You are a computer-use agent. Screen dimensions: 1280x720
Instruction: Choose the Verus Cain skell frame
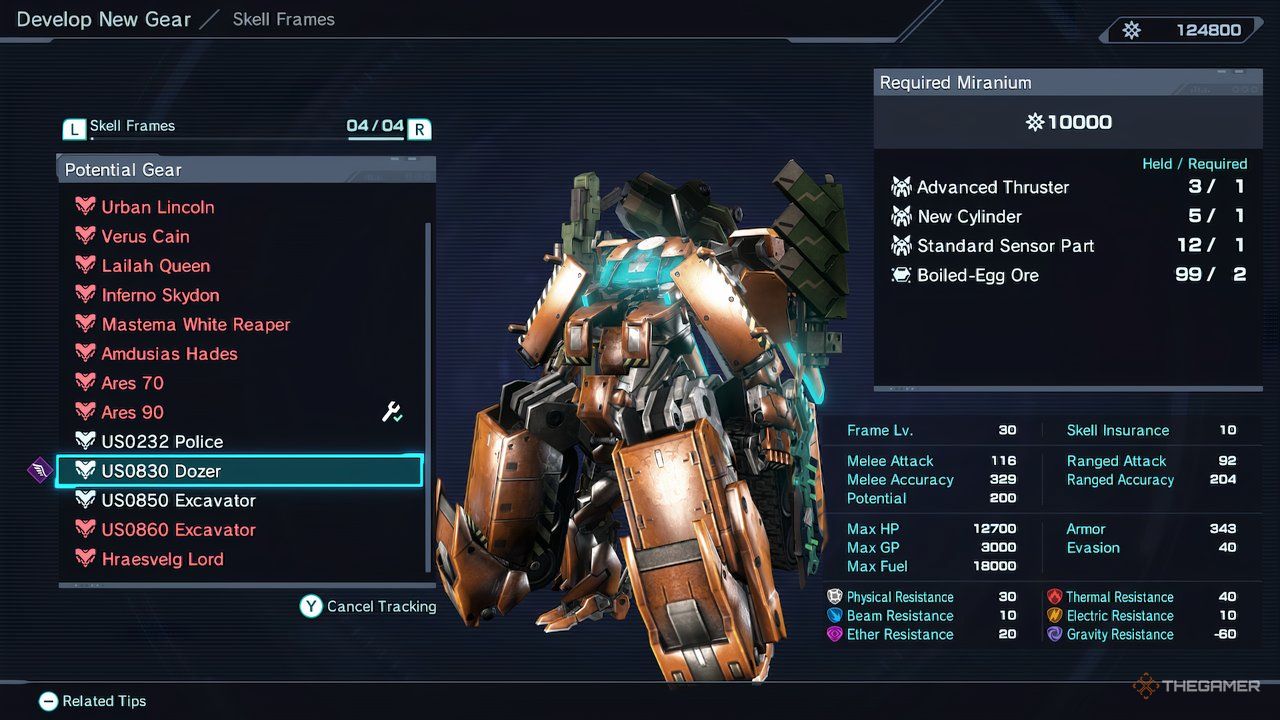click(x=145, y=236)
